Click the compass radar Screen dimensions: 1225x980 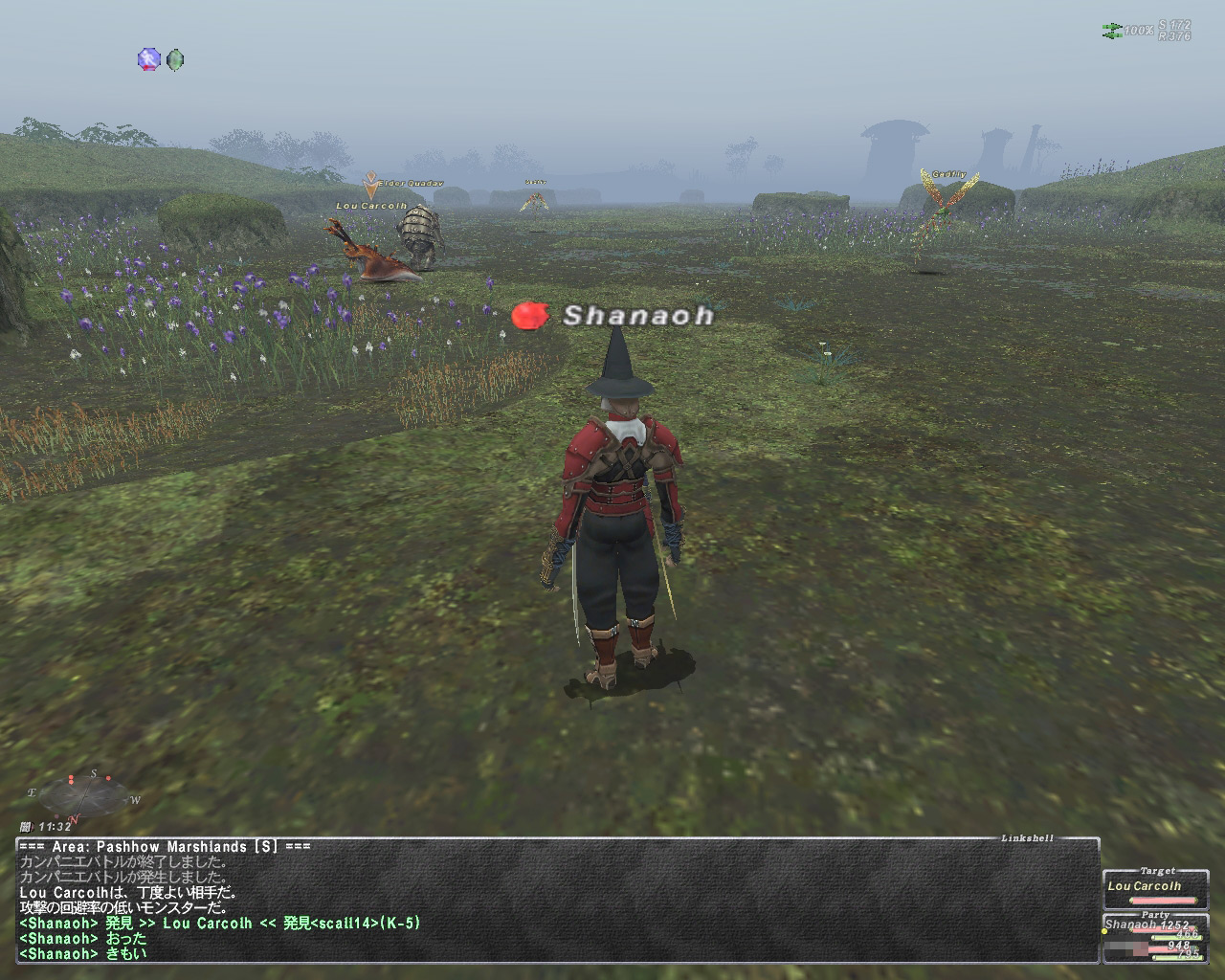[83, 792]
